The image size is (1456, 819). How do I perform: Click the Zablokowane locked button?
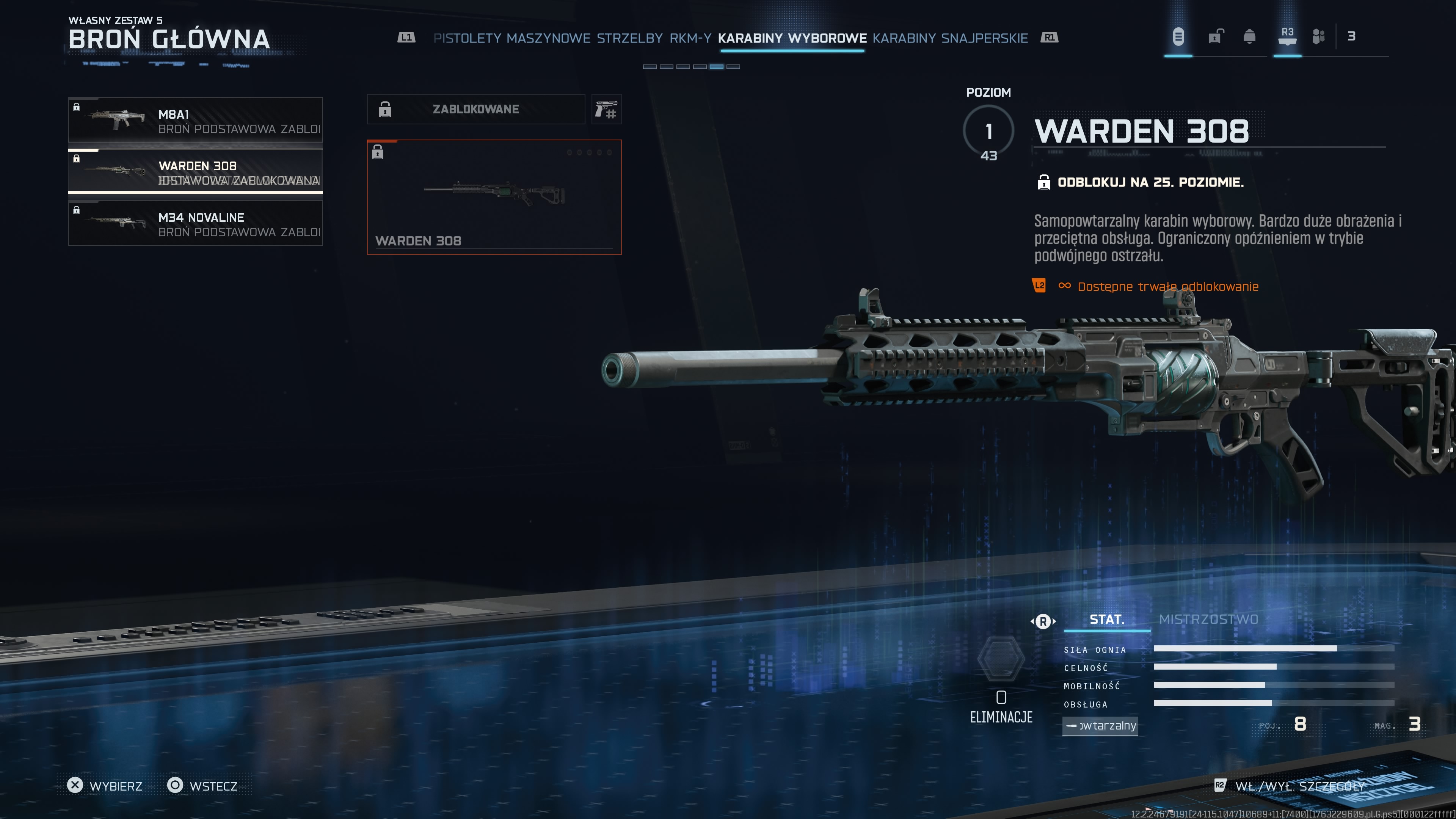tap(475, 109)
